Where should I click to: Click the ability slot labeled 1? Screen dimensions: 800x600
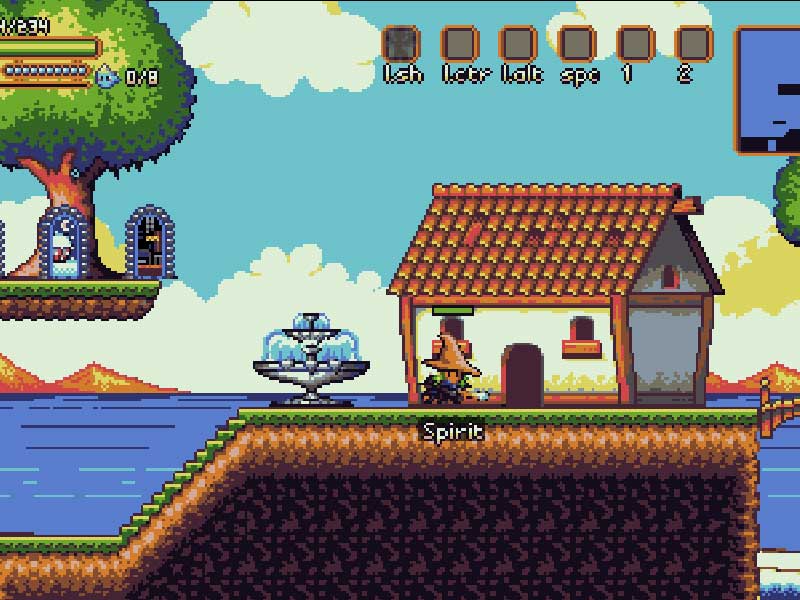click(635, 44)
